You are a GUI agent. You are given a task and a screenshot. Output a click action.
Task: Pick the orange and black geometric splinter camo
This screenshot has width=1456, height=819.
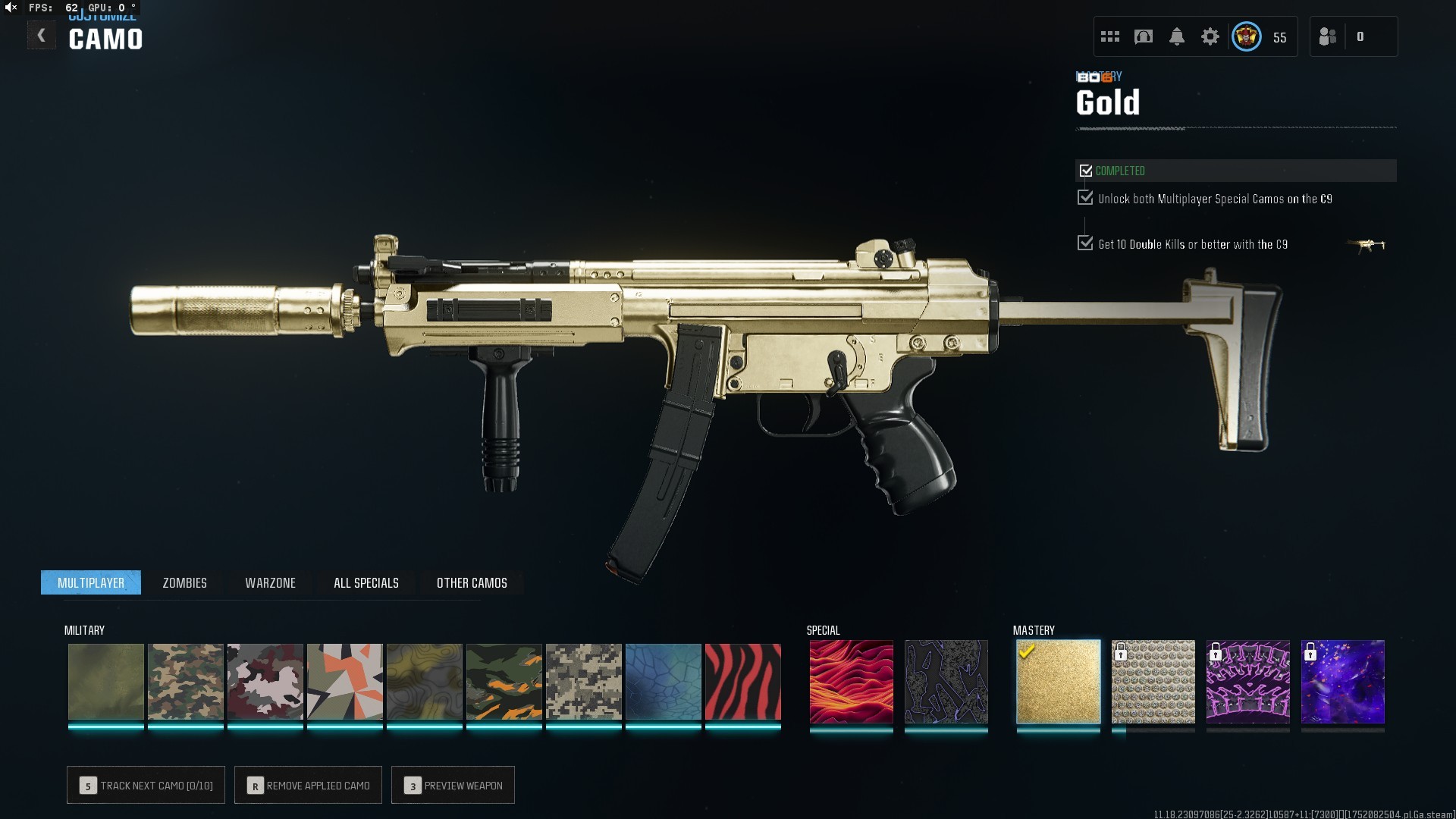(x=344, y=682)
